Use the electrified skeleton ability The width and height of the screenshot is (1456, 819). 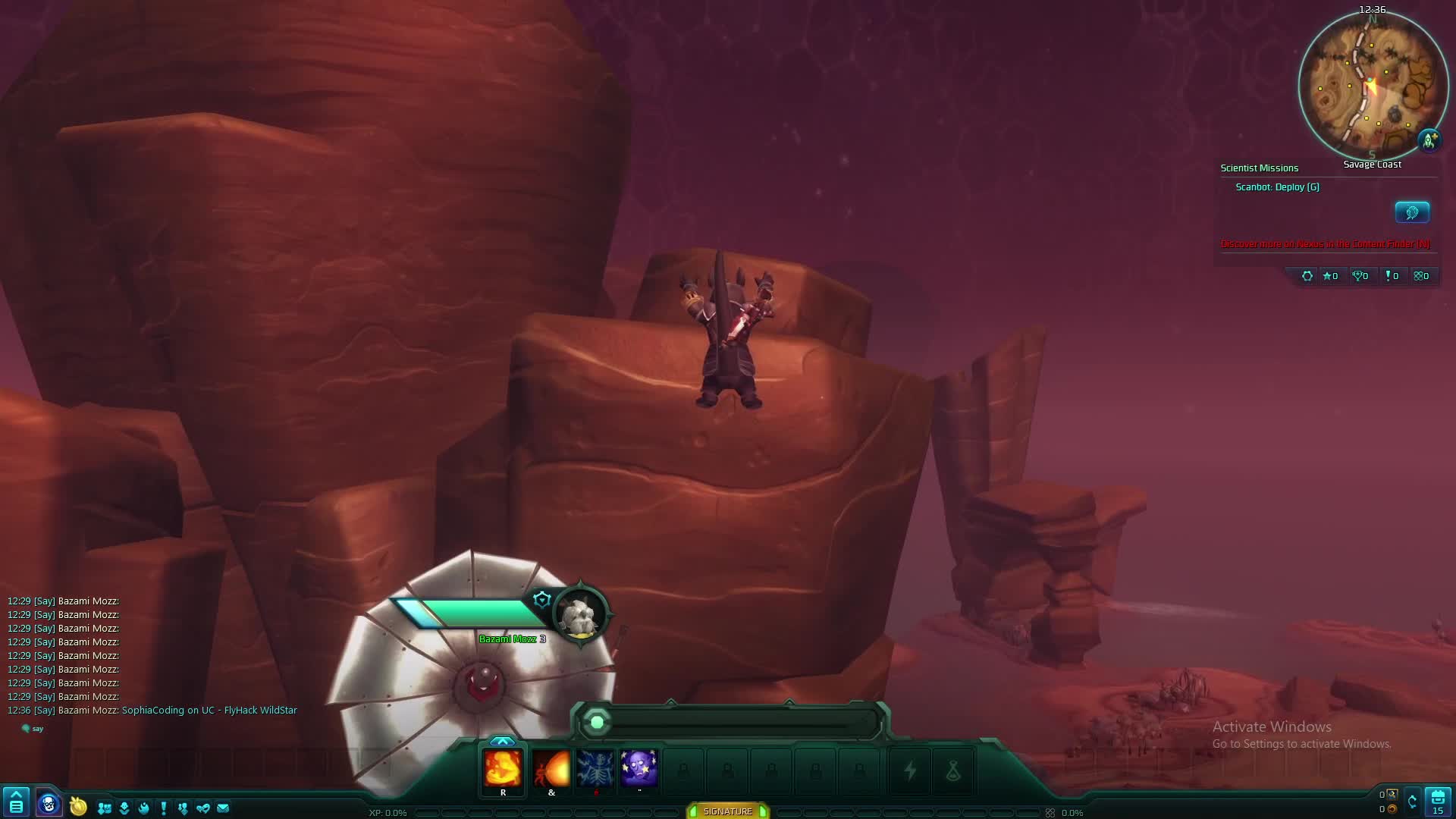(x=595, y=769)
